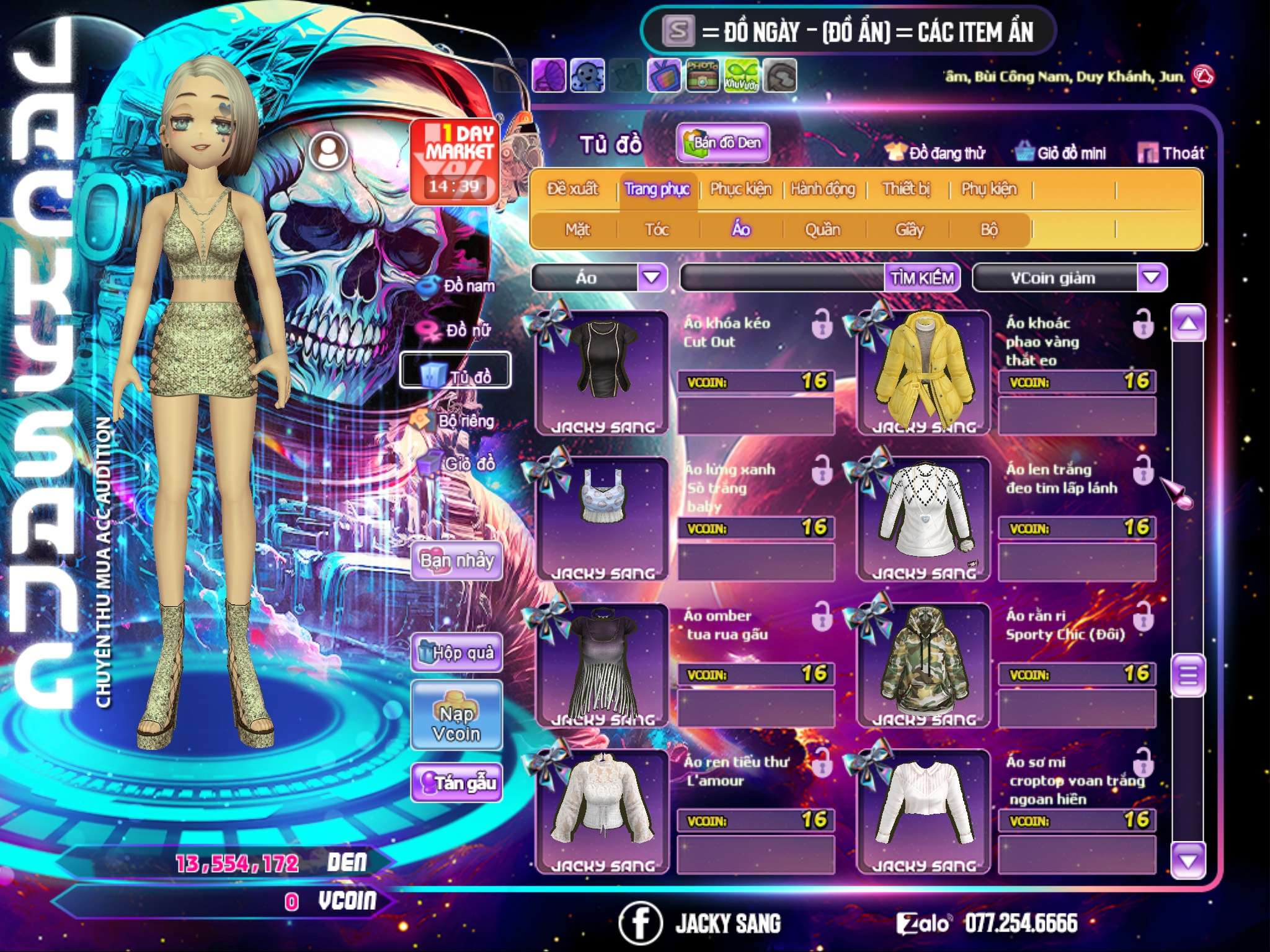Screen dimensions: 1270x952
Task: Exit the wardrobe with Thoát
Action: pyautogui.click(x=1171, y=153)
